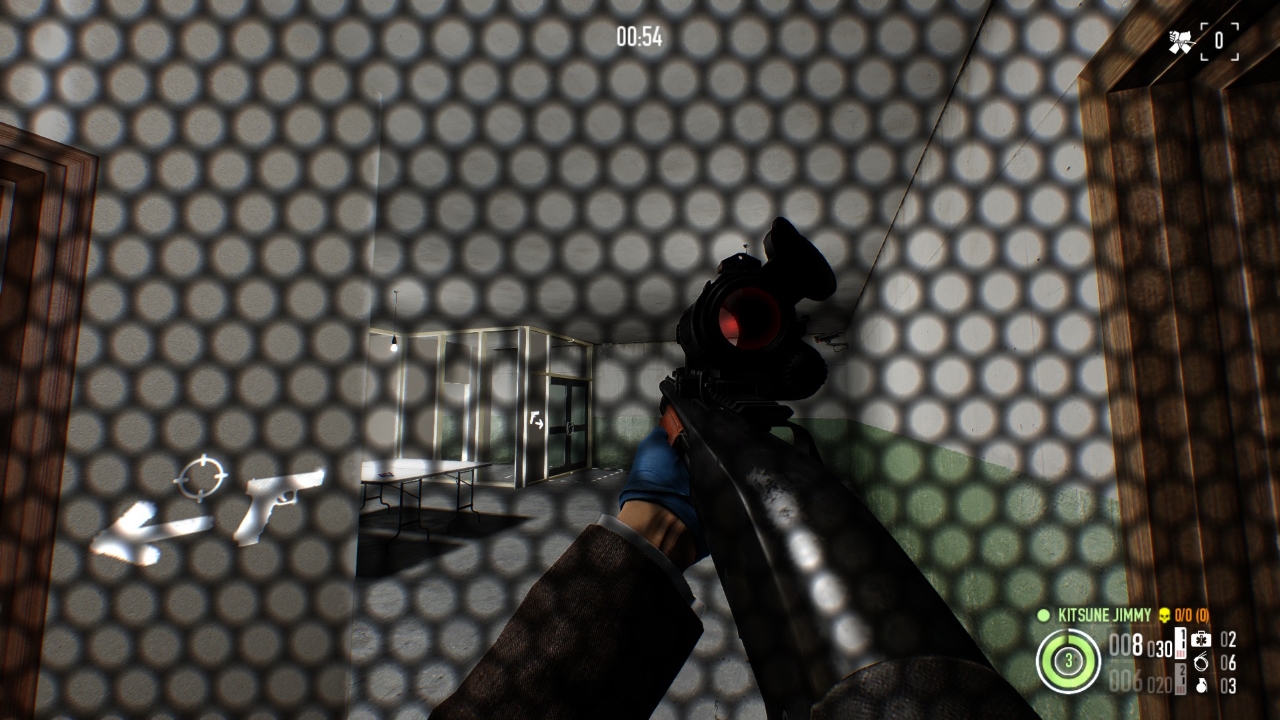Click the yellow skull kill icon
The height and width of the screenshot is (720, 1280).
(x=1165, y=615)
